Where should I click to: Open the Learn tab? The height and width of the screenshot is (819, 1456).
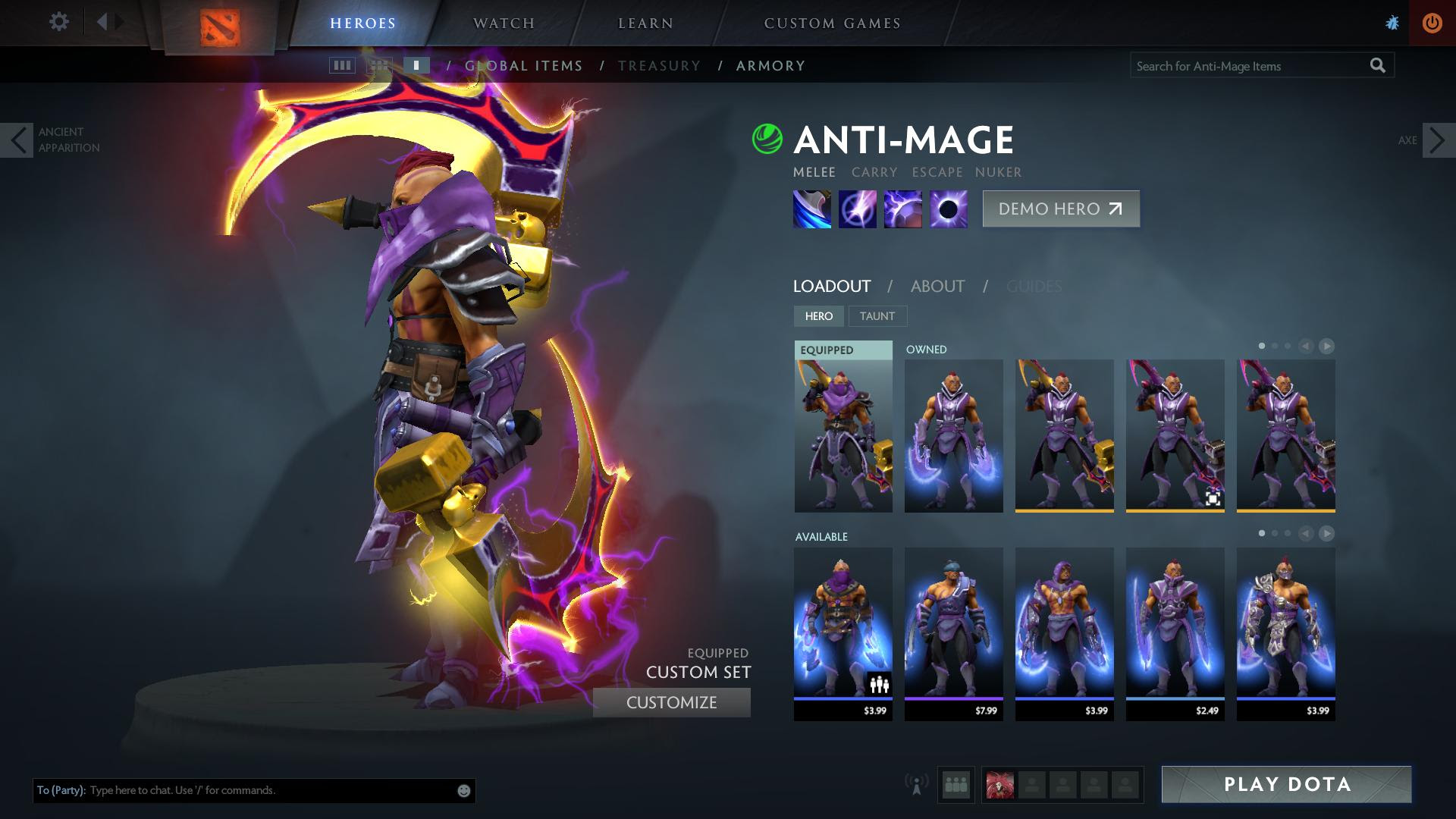645,24
